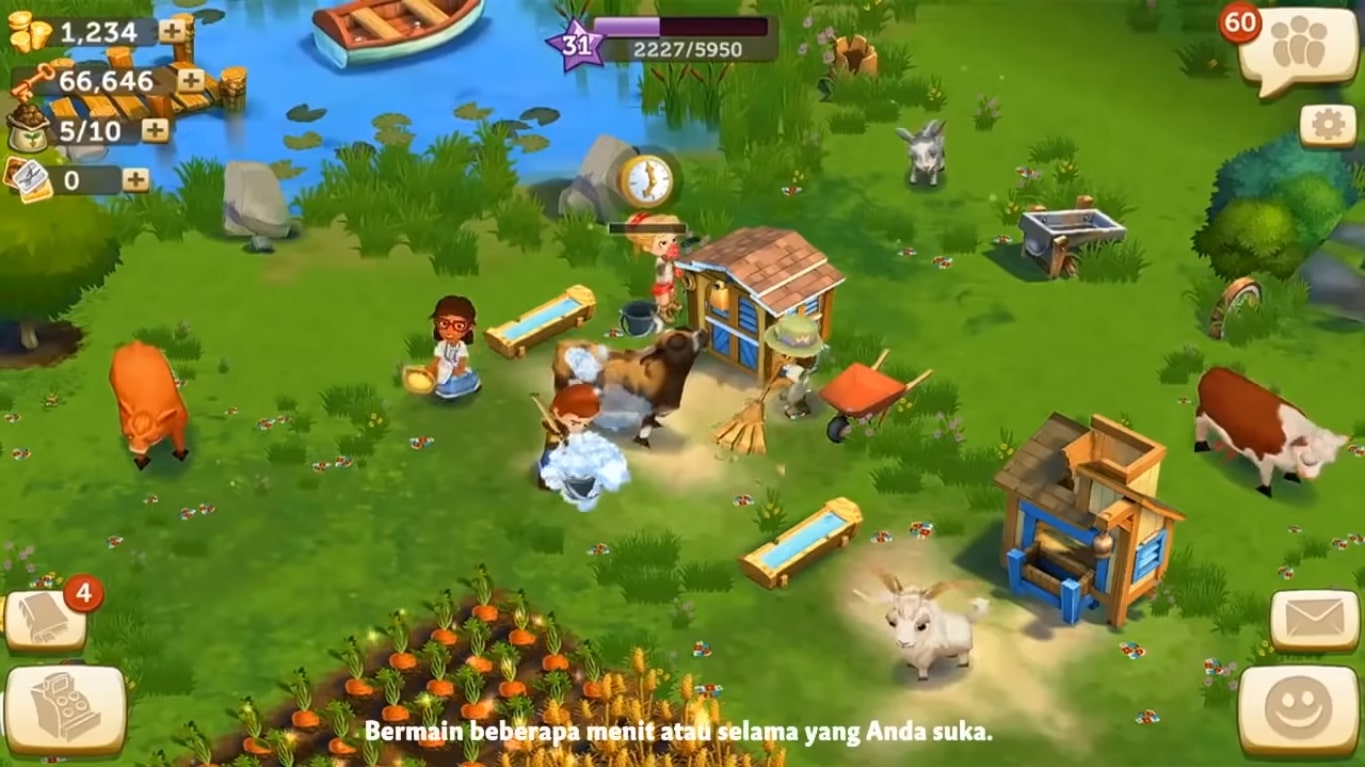This screenshot has height=767, width=1365.
Task: Select the goat near the press machine
Action: tap(925, 630)
